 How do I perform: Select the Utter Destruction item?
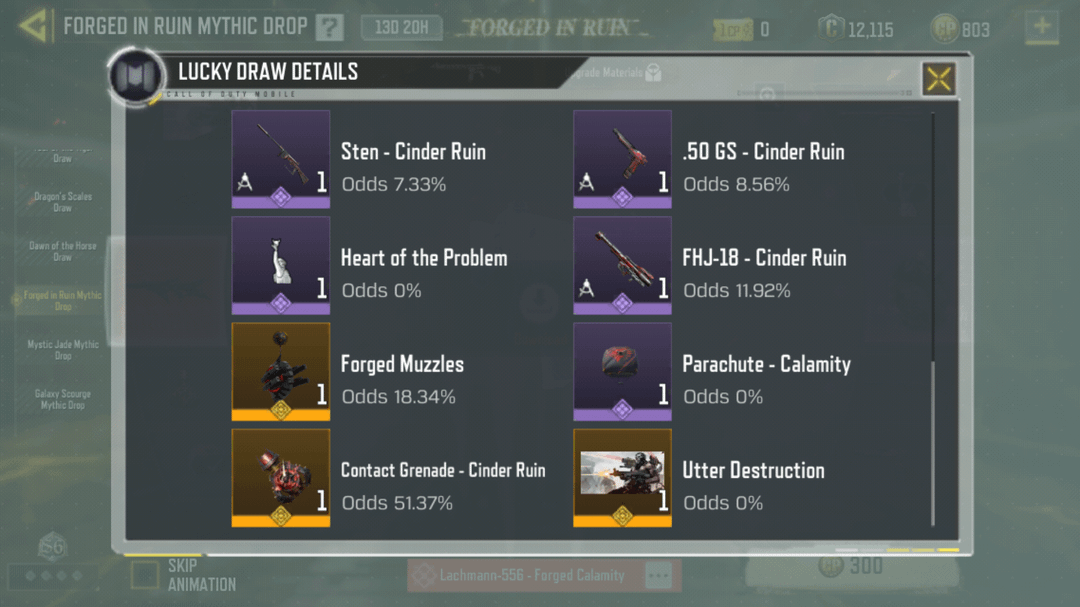pyautogui.click(x=622, y=477)
